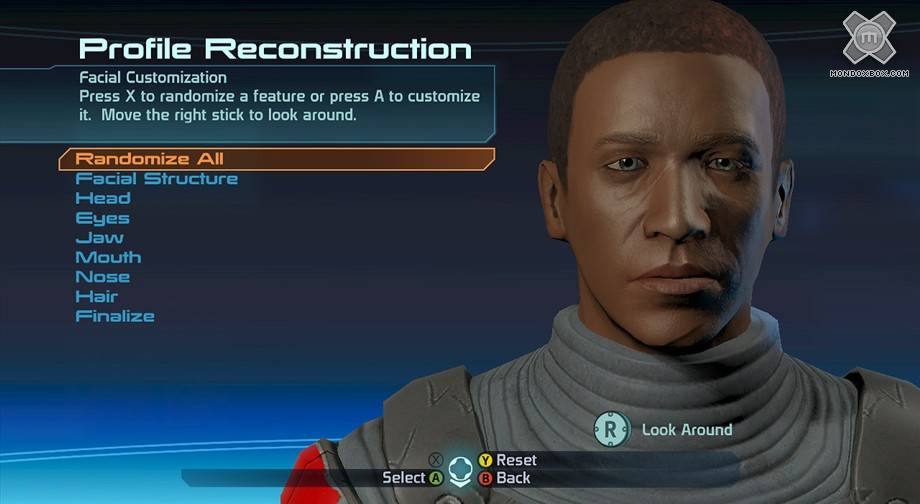Select the Jaw menu entry

(x=100, y=238)
